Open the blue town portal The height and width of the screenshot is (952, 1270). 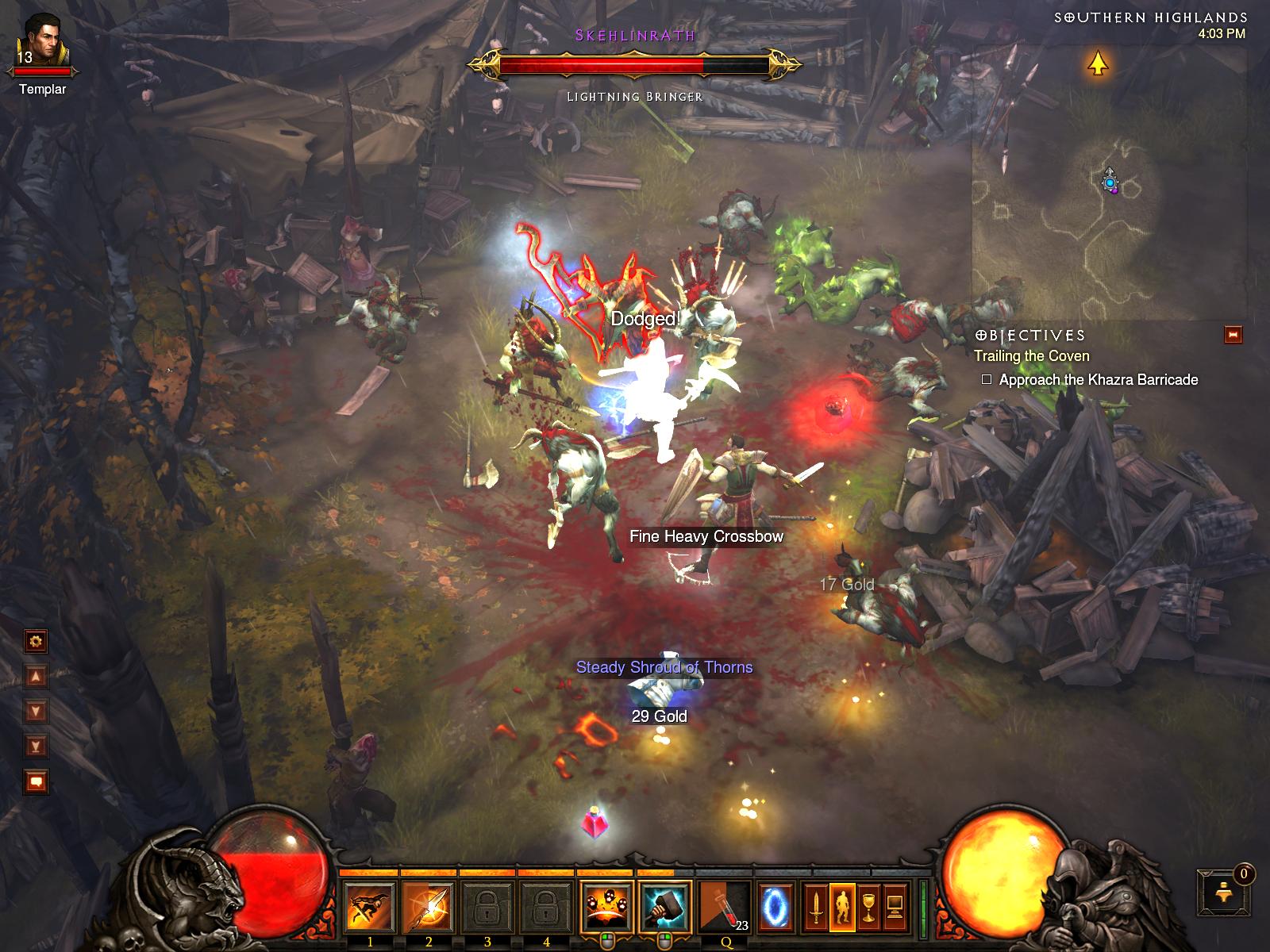775,907
